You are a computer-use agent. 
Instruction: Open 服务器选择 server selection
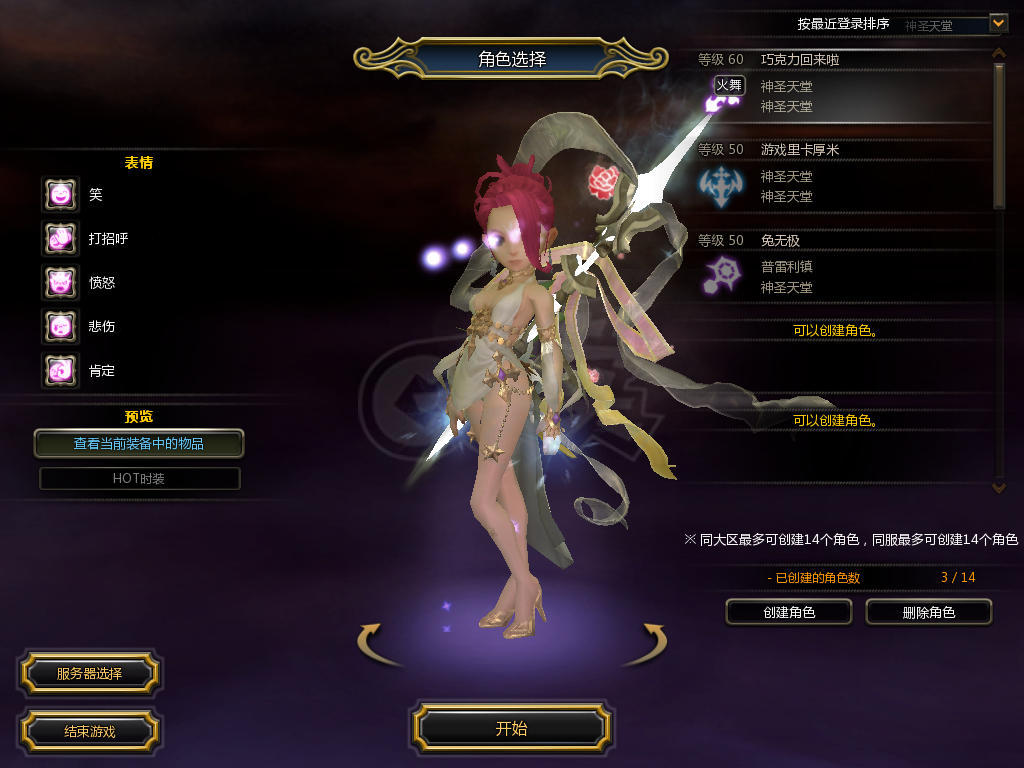point(89,674)
